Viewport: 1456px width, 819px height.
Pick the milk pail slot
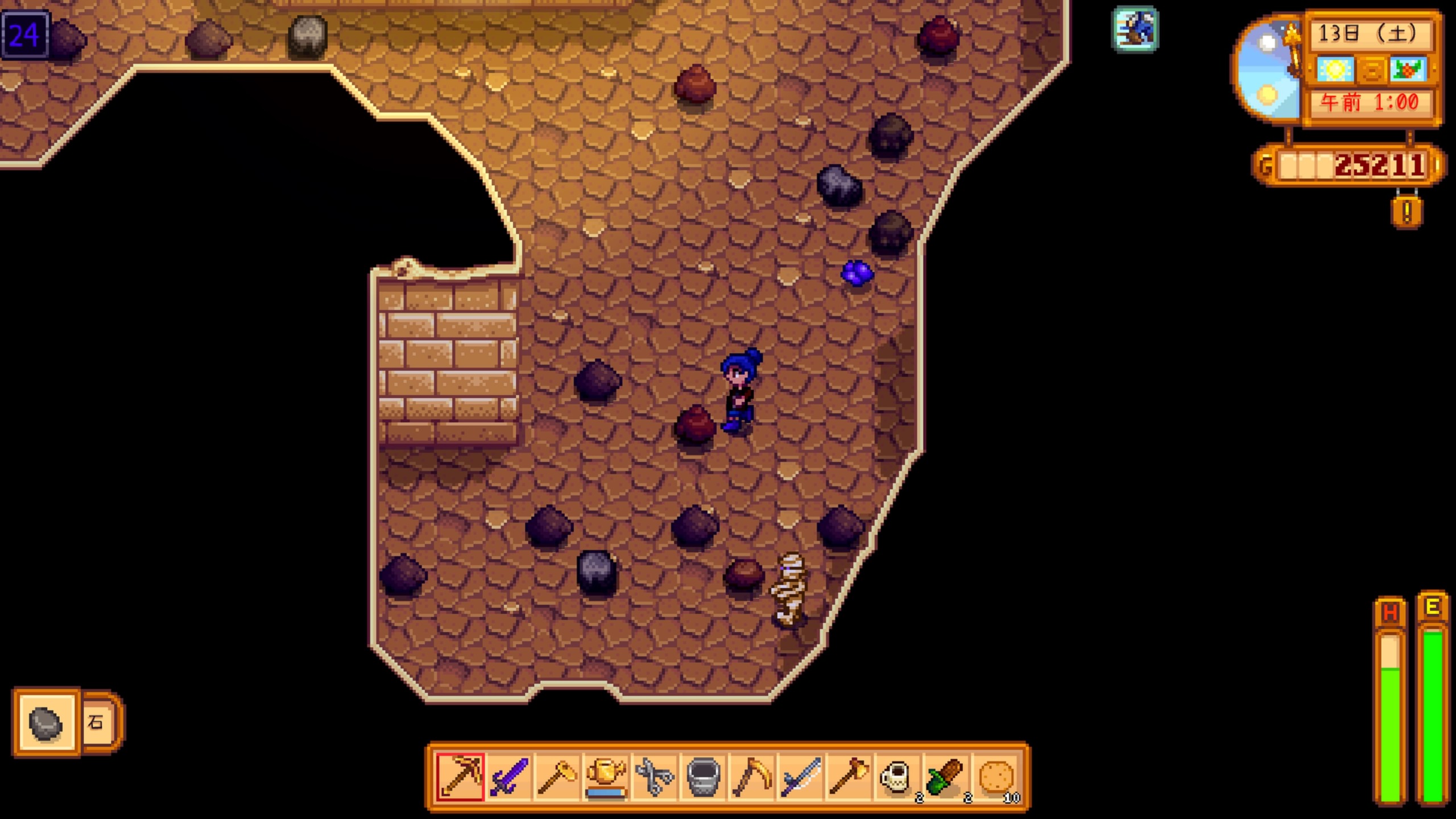703,777
